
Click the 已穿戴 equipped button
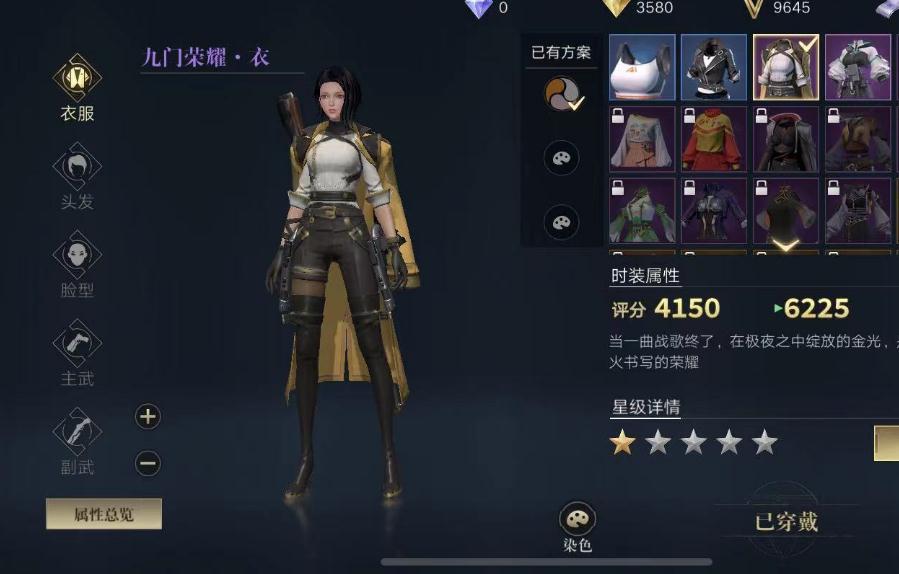click(x=786, y=520)
